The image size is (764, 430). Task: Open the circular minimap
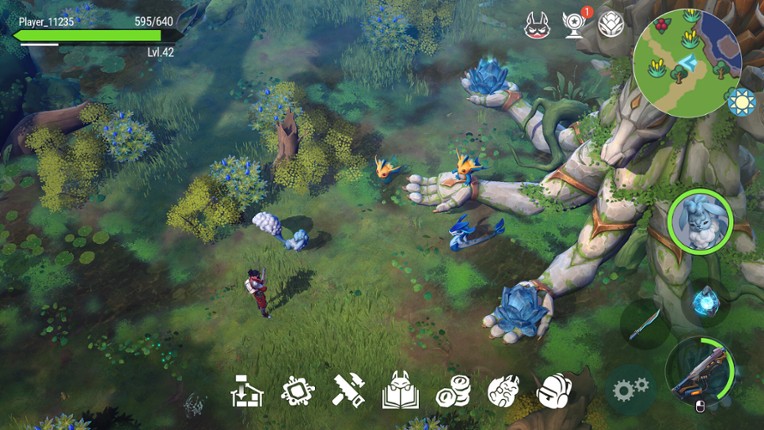coord(687,63)
